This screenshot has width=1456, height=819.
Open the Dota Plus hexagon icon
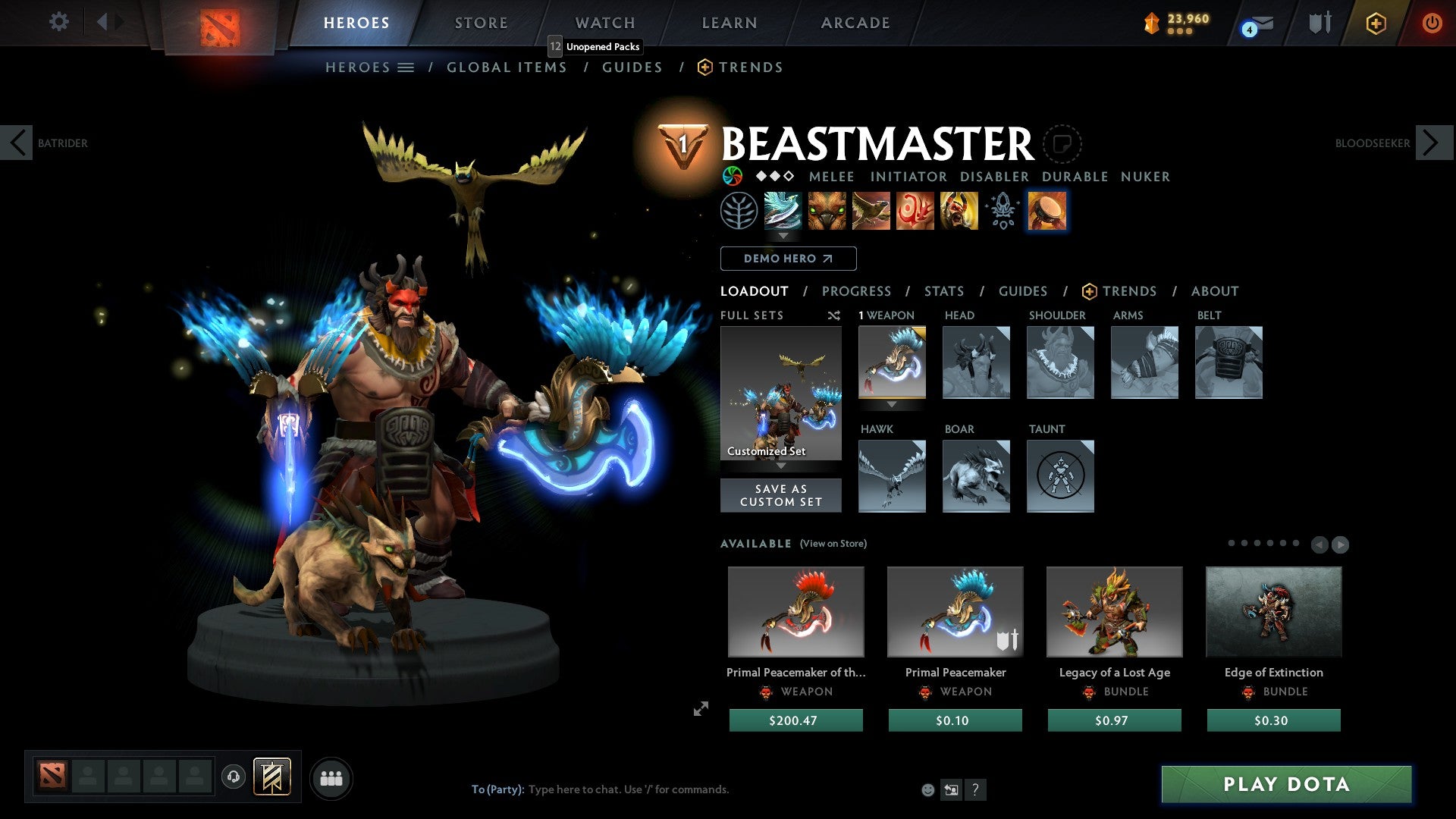click(1375, 23)
